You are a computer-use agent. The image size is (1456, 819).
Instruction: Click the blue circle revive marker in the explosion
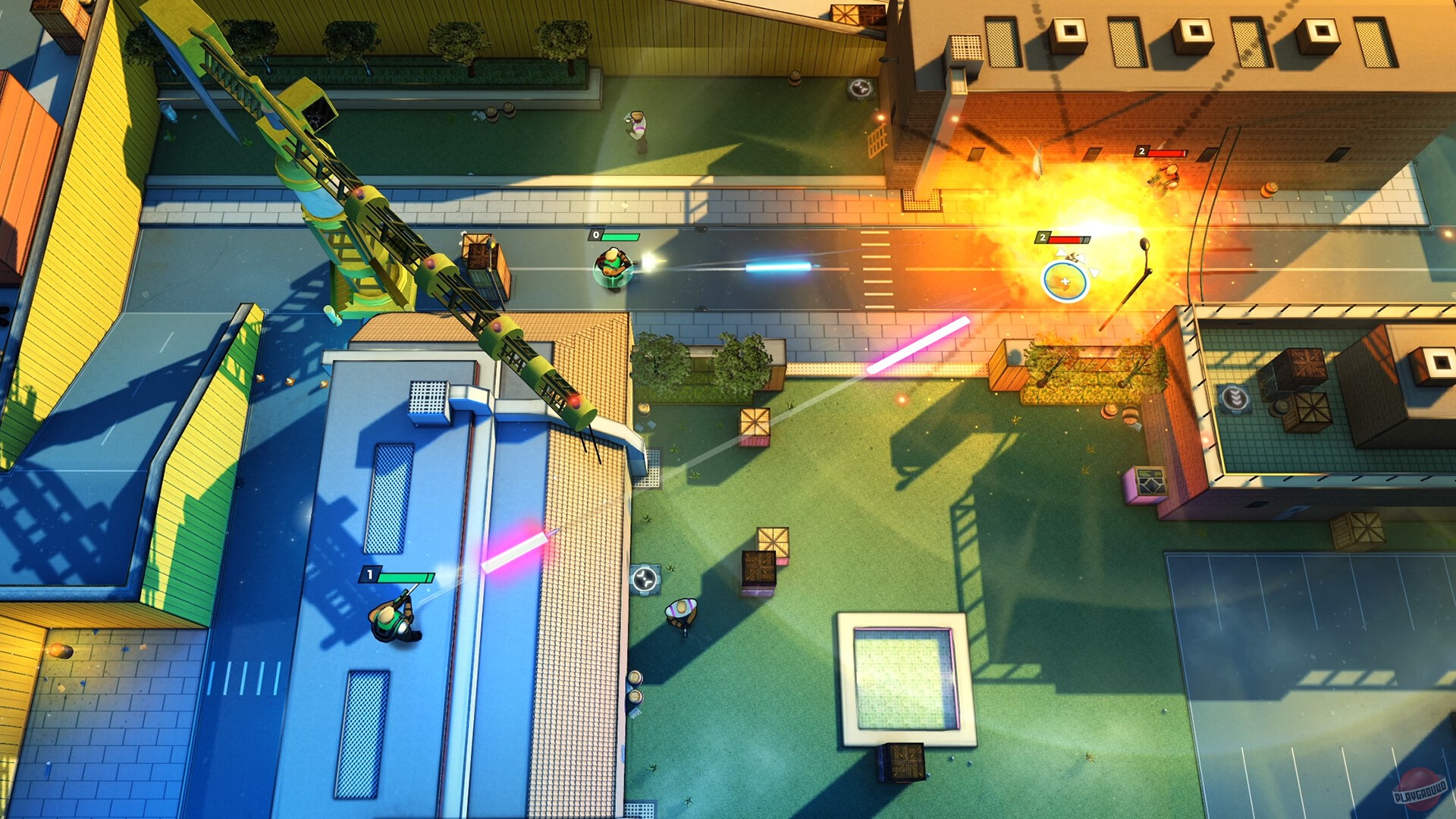tap(1066, 281)
